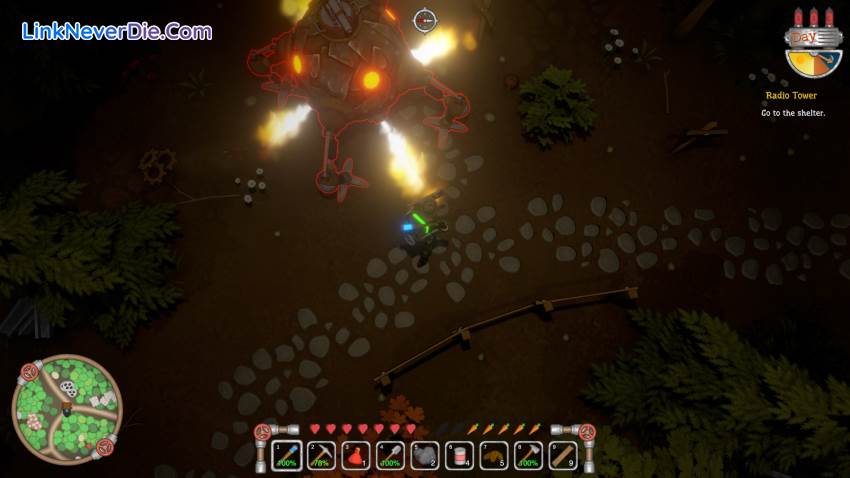Screen dimensions: 850x478
Task: Select the blue-tipped tool in slot 1
Action: [287, 456]
